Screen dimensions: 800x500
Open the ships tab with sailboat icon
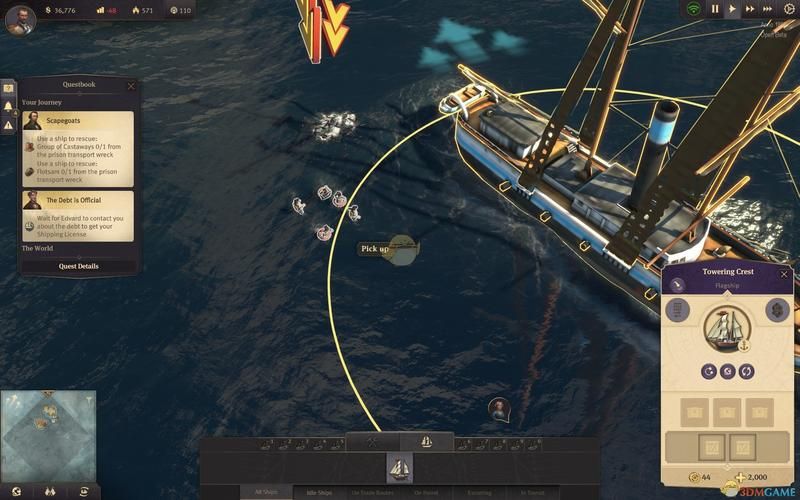pos(427,441)
